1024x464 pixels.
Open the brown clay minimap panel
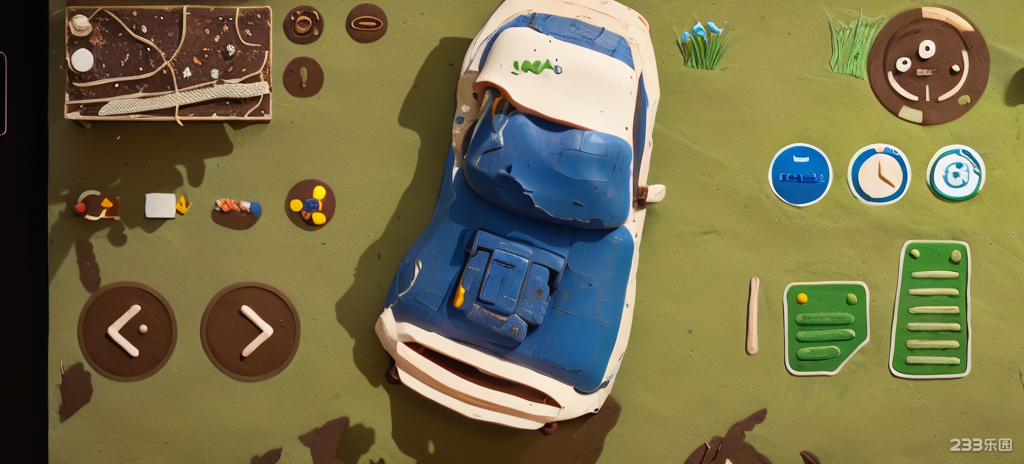click(x=168, y=63)
